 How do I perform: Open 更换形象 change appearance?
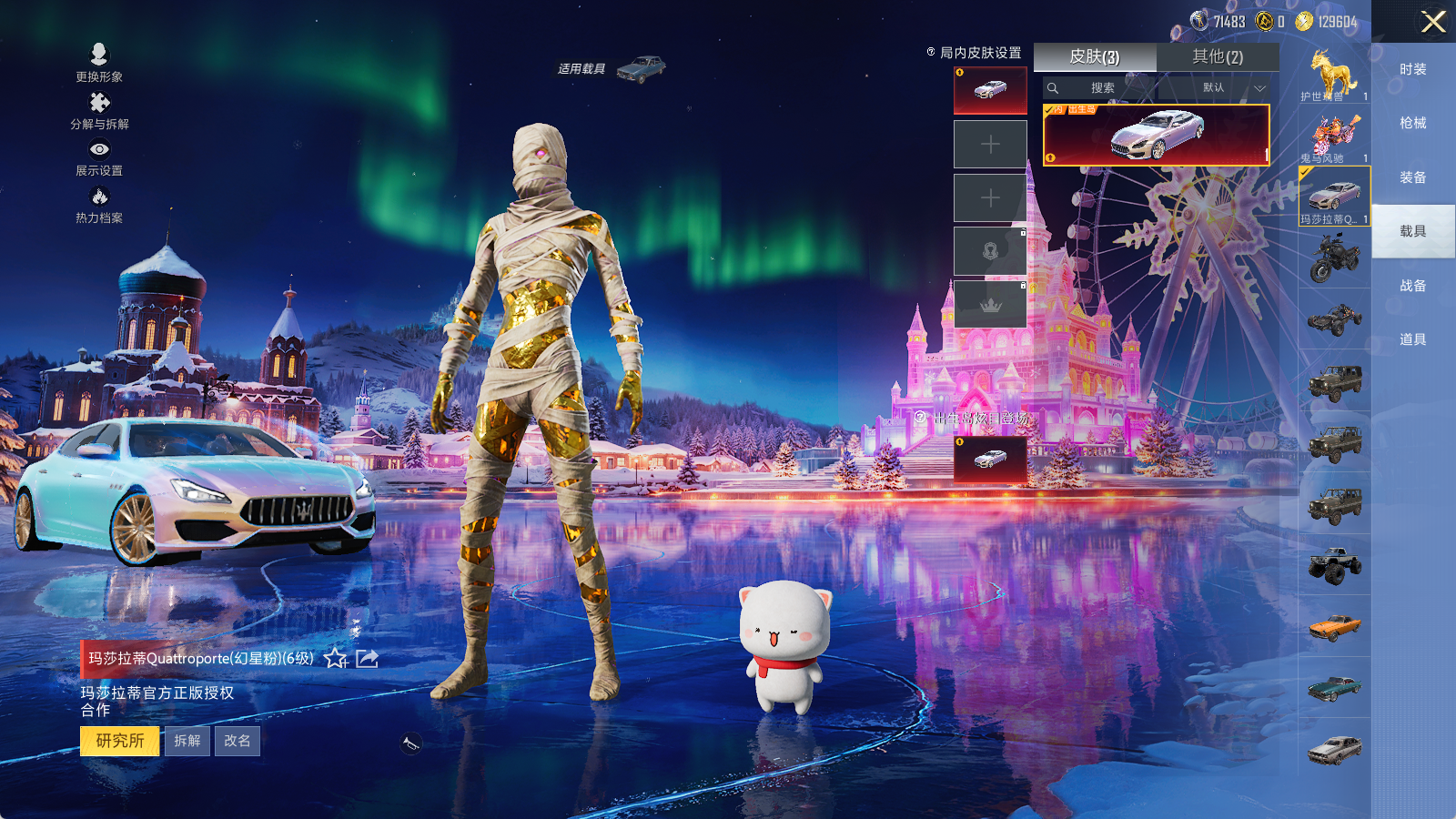click(99, 62)
